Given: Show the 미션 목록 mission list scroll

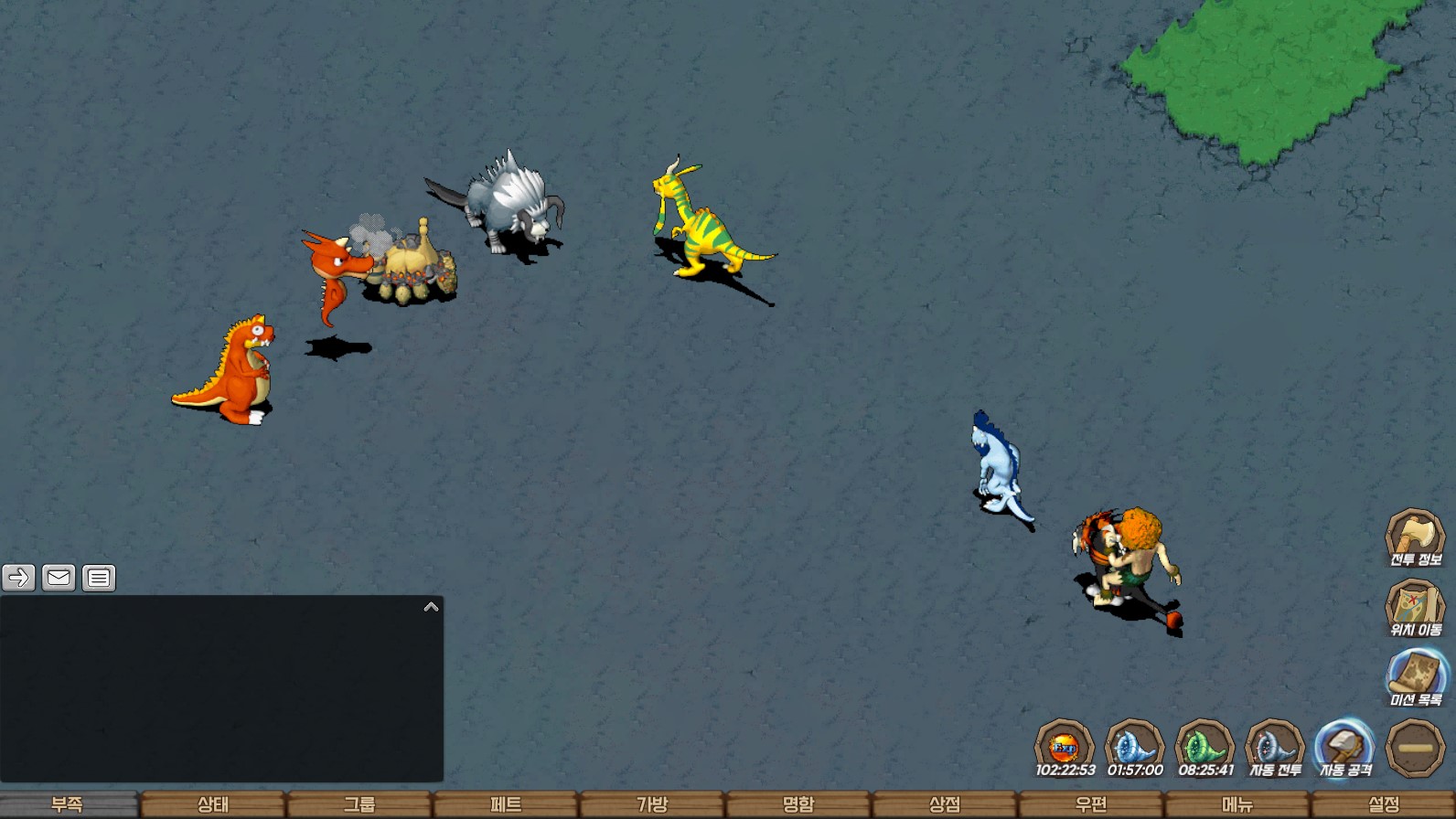Looking at the screenshot, I should (1416, 677).
